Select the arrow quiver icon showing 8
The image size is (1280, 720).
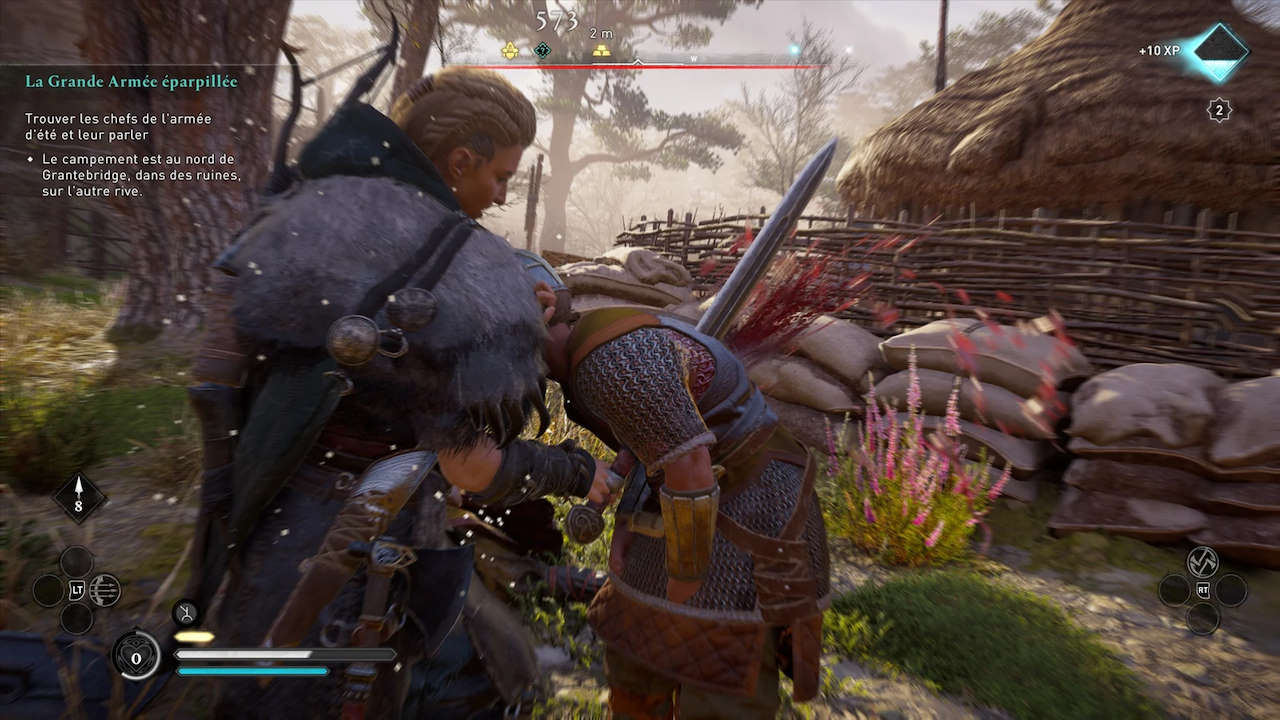(79, 497)
